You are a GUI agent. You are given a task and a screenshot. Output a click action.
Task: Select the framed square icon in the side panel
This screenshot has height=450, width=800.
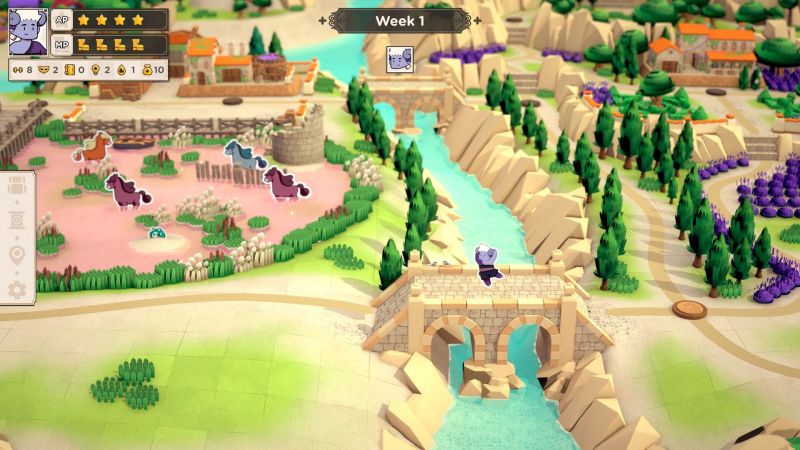point(16,221)
